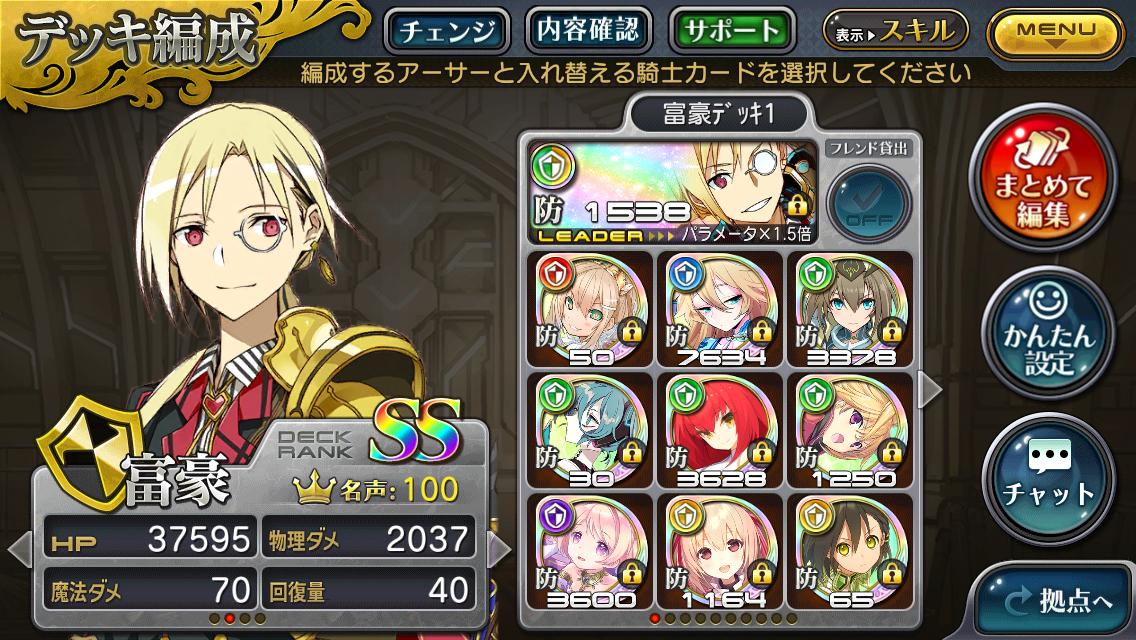Open the gold MENU button

(x=1056, y=31)
